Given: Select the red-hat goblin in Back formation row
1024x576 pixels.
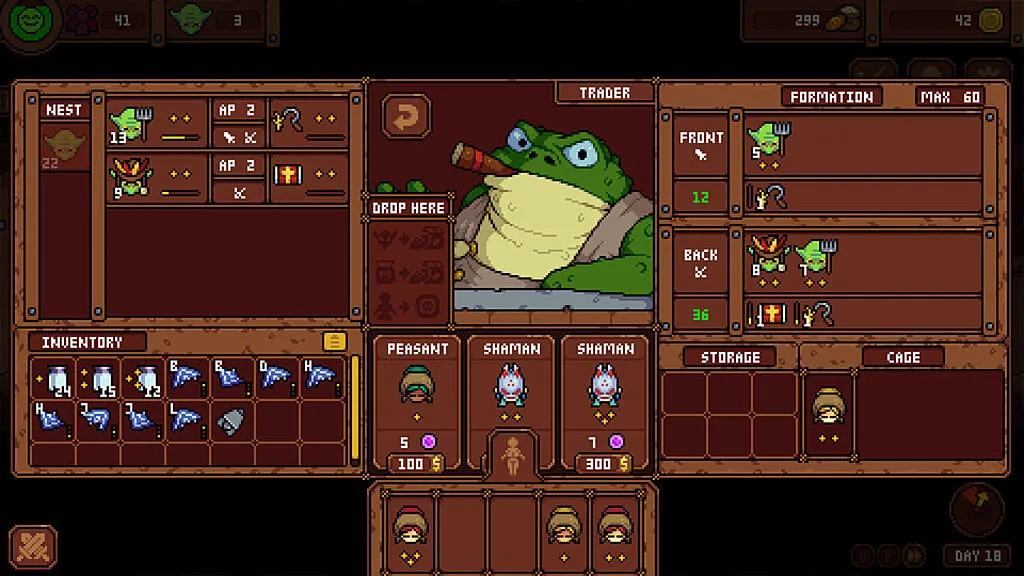Looking at the screenshot, I should coord(768,255).
